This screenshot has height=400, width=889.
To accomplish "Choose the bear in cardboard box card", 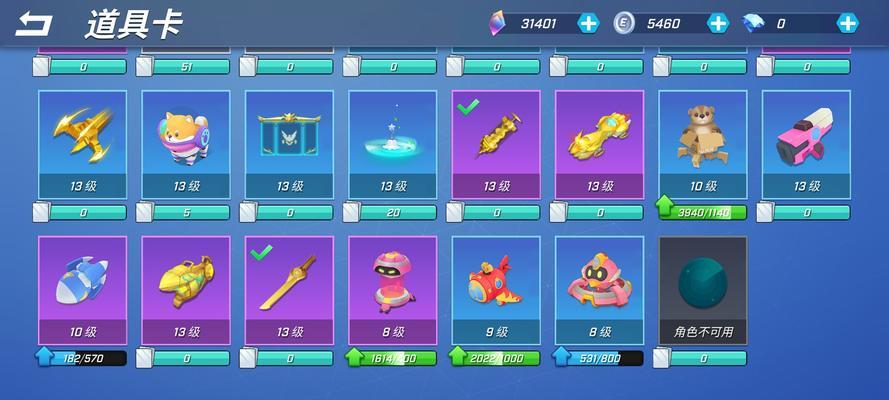I will tap(703, 144).
